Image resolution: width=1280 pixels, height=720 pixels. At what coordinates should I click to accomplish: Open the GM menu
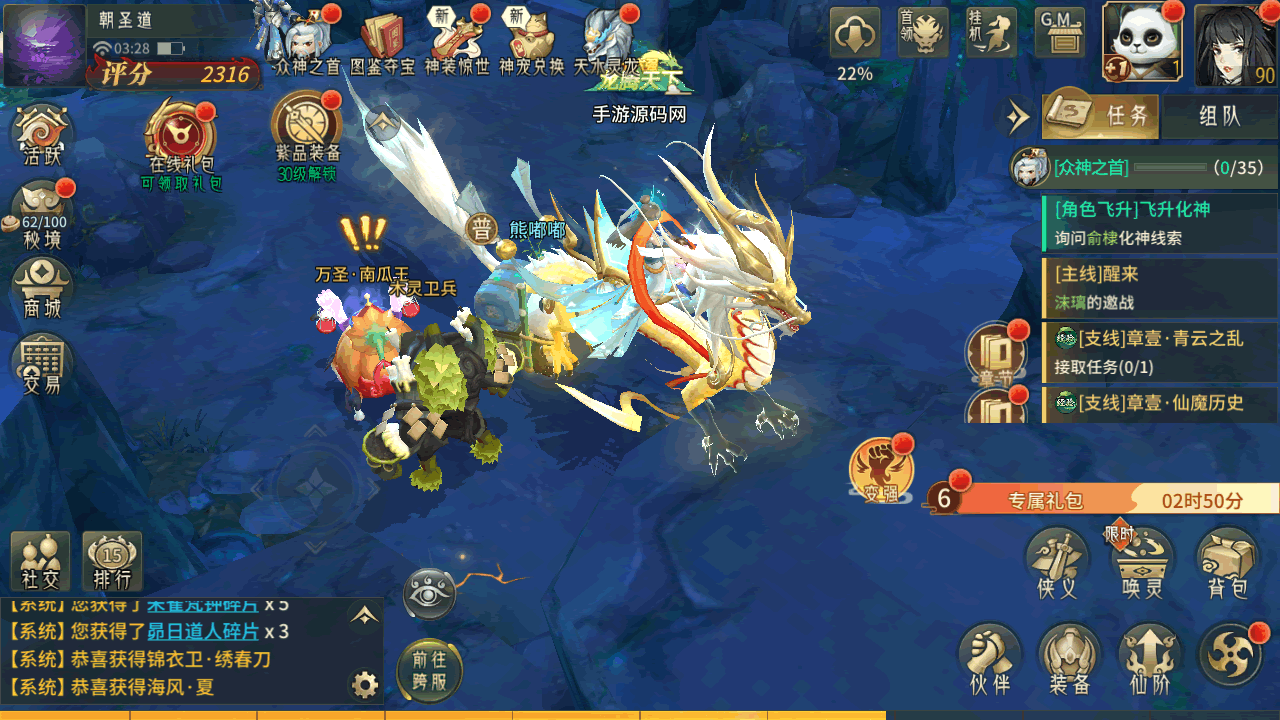click(x=1059, y=34)
